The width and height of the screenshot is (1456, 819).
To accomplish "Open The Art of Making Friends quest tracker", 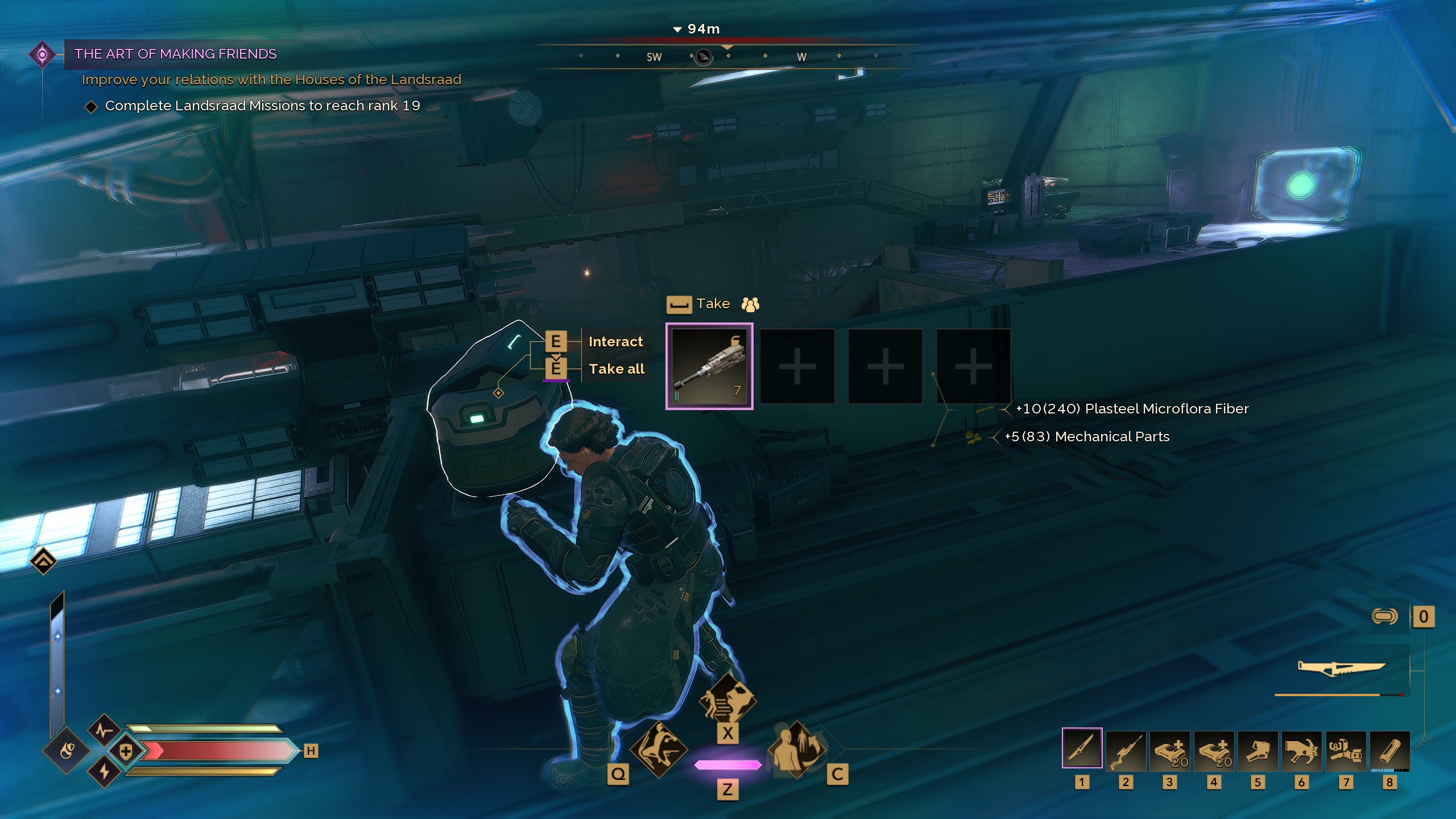I will [x=175, y=54].
